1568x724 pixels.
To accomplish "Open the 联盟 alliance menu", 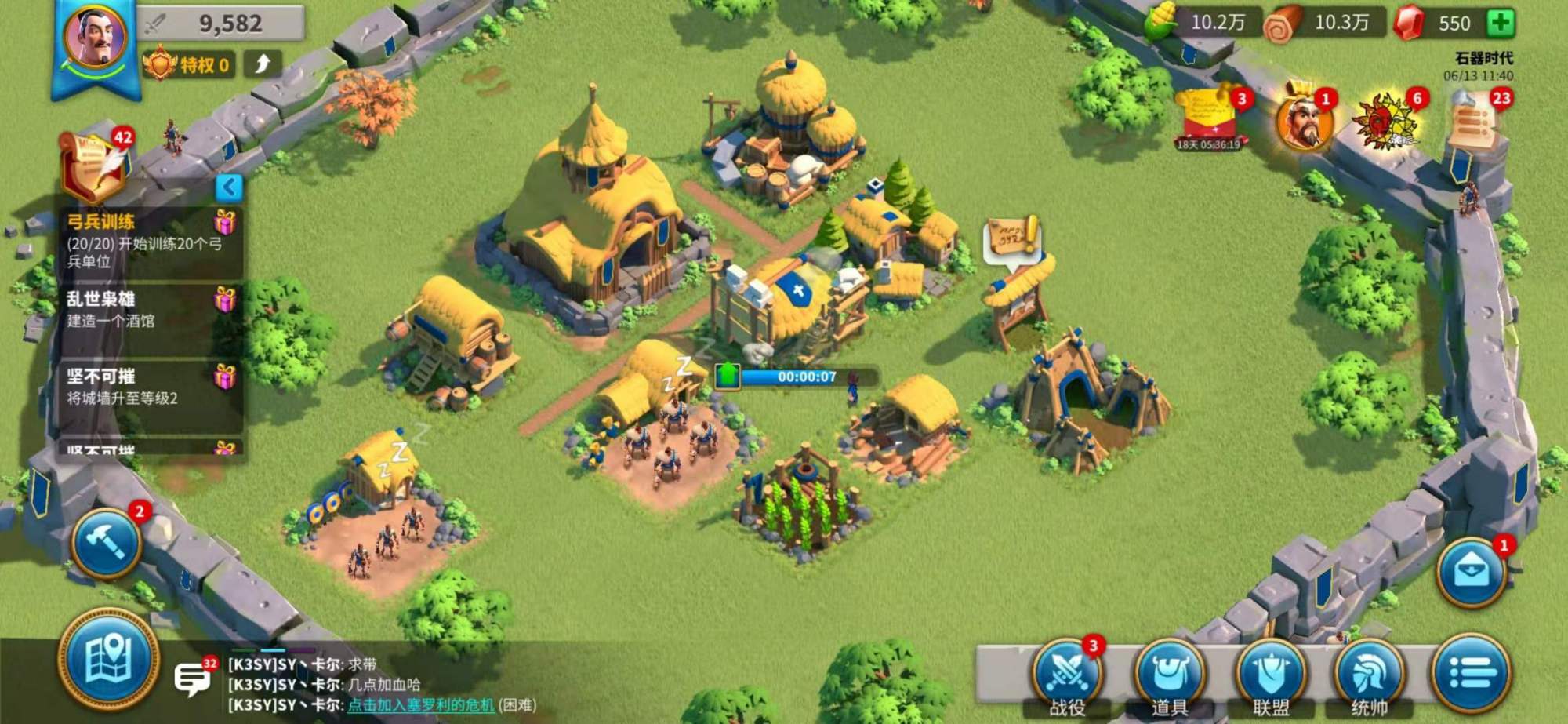I will coord(1270,676).
